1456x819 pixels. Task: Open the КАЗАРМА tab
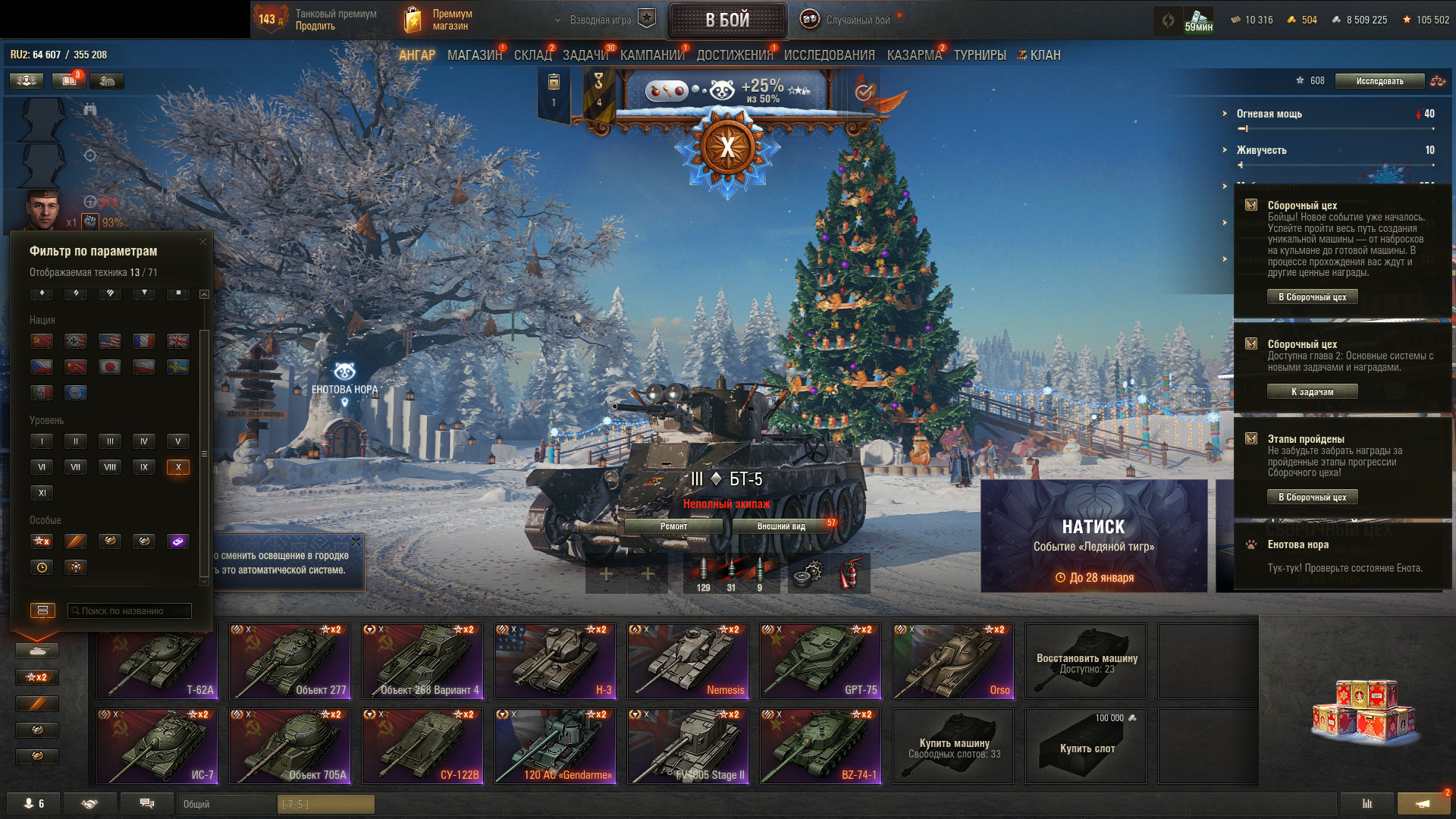[914, 55]
